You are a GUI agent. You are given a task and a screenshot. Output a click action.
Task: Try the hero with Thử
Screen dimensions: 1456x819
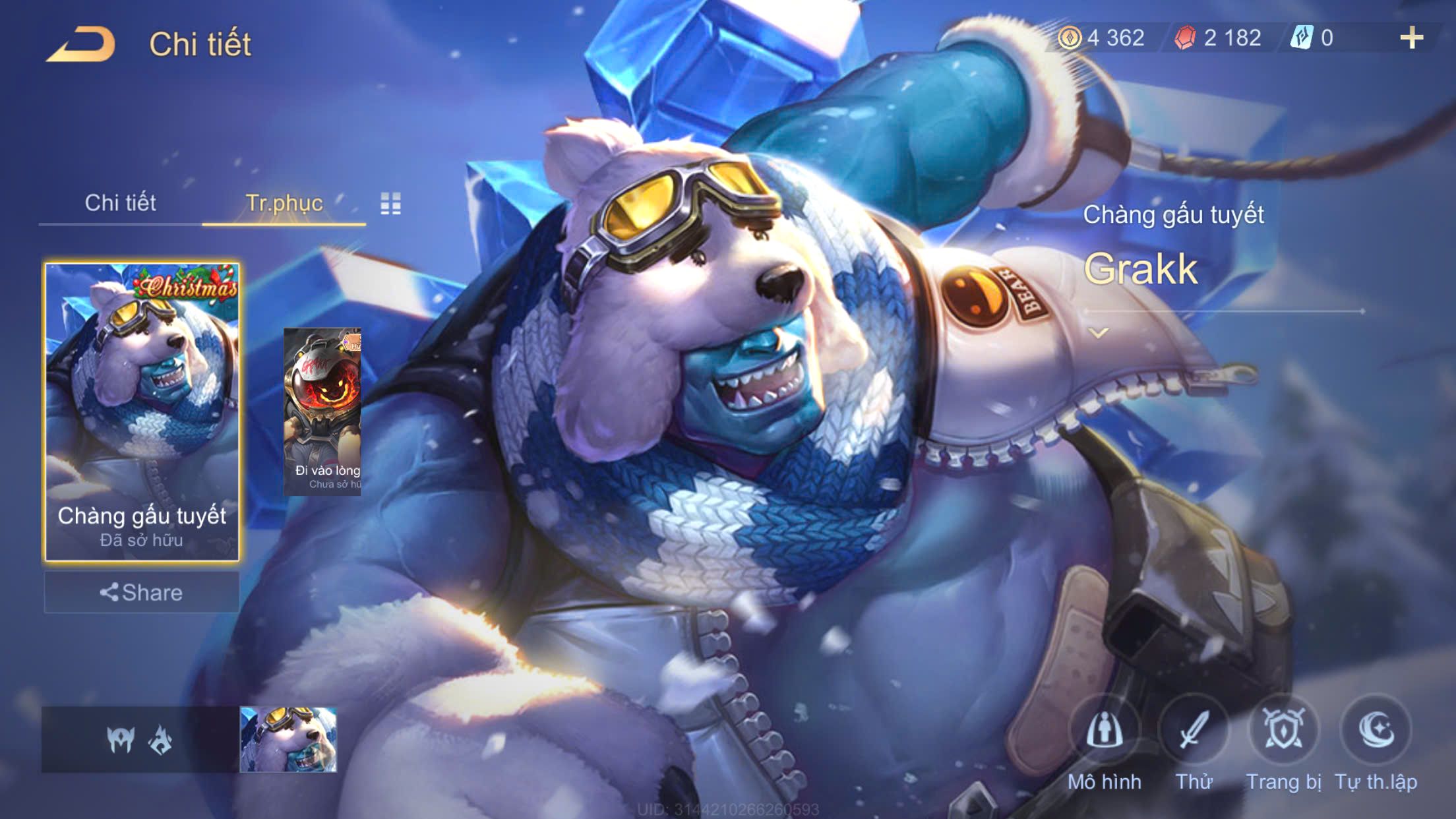[x=1194, y=742]
